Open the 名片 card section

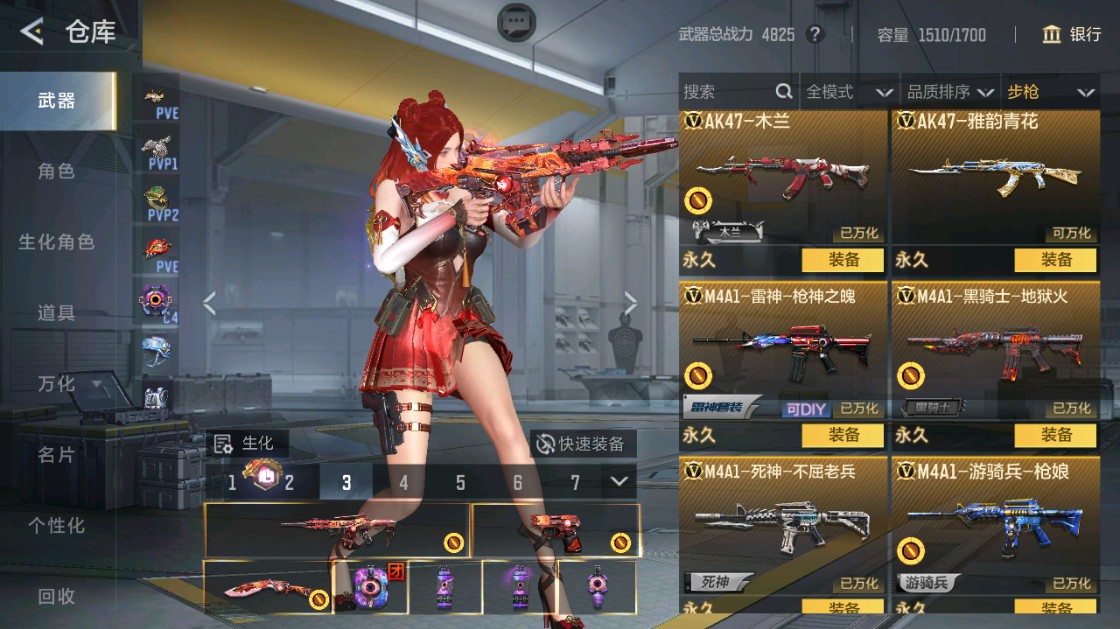pyautogui.click(x=57, y=455)
